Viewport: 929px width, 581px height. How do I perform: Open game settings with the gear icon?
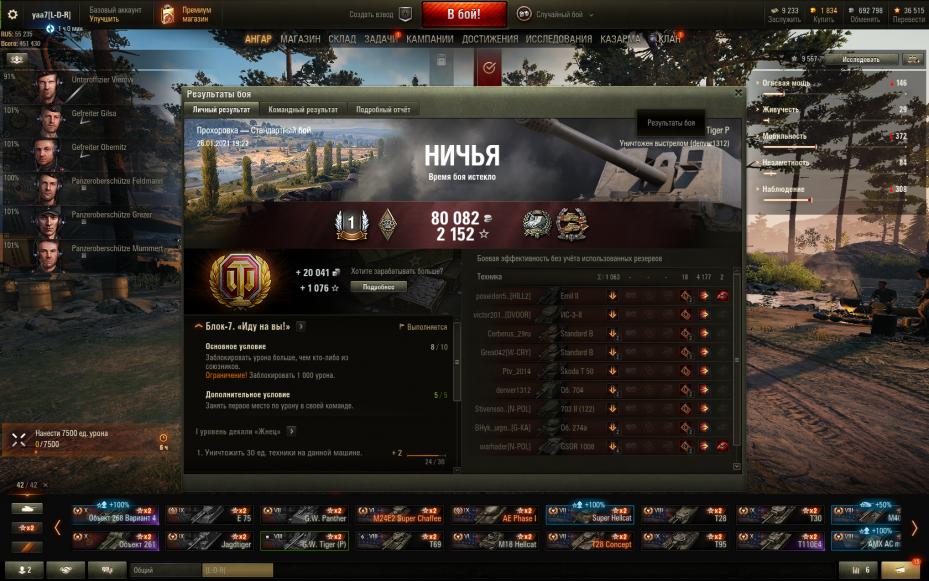click(13, 15)
